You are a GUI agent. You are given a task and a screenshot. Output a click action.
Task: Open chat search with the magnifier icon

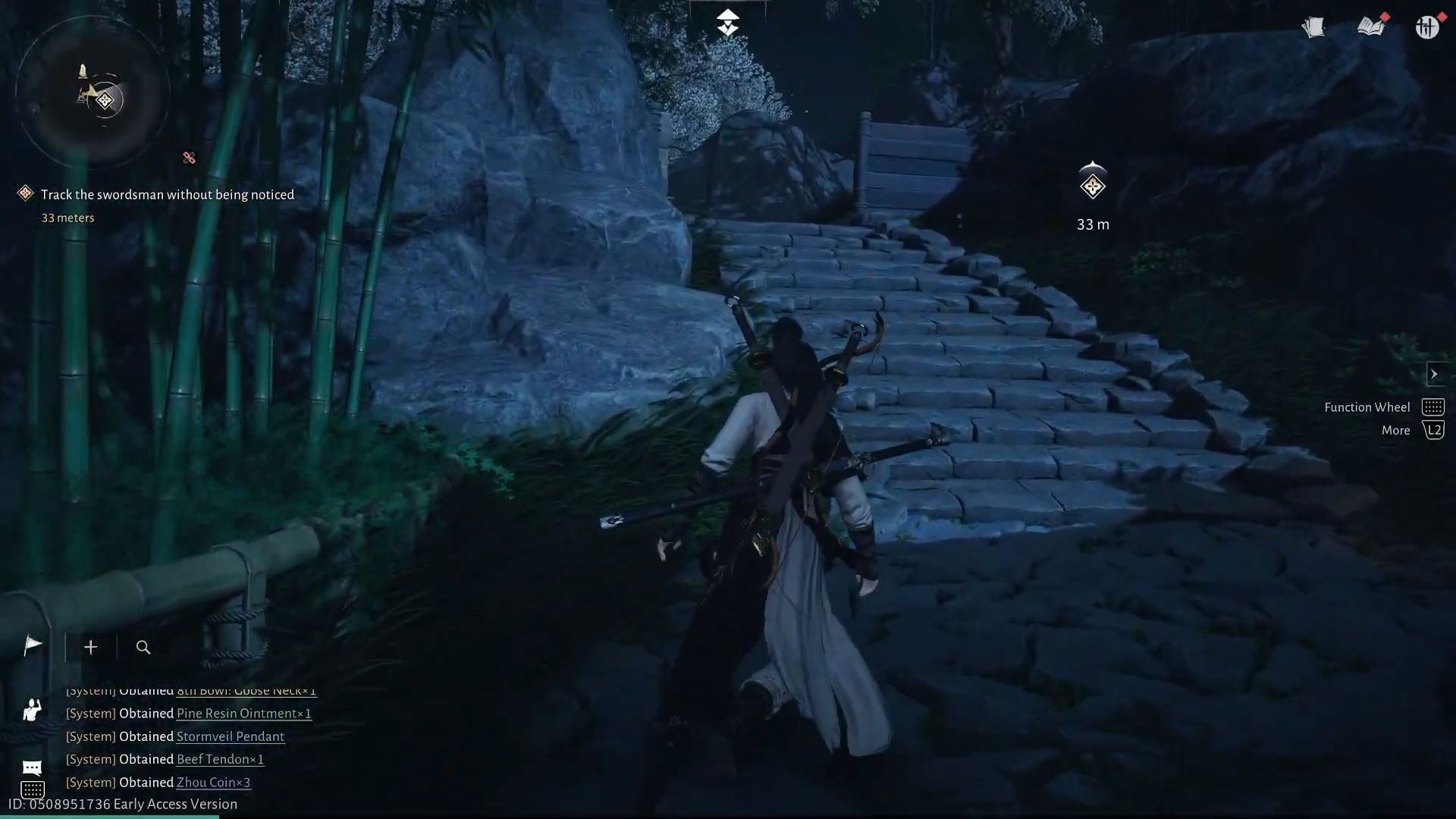click(143, 647)
